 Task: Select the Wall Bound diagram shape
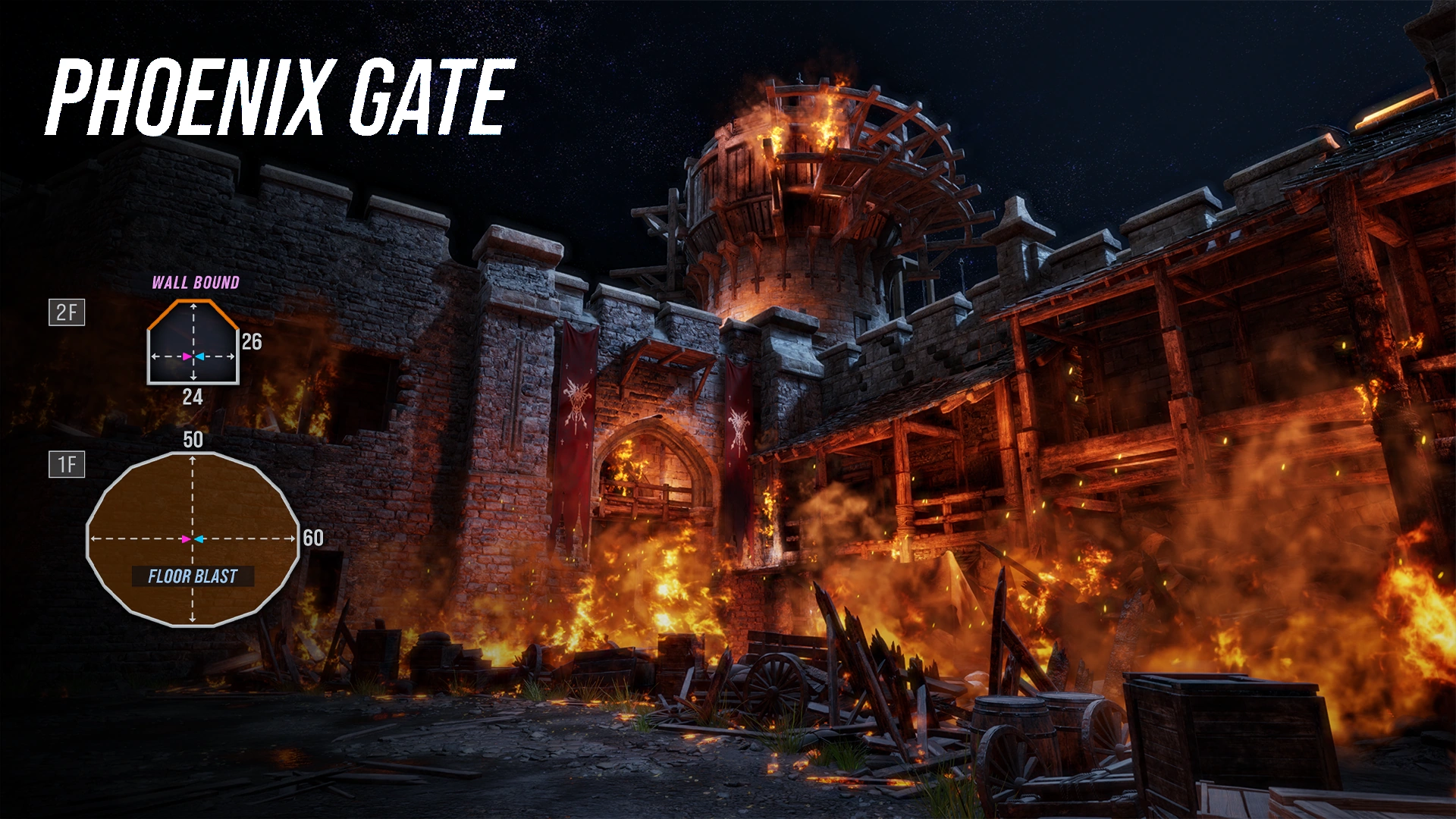[x=193, y=340]
